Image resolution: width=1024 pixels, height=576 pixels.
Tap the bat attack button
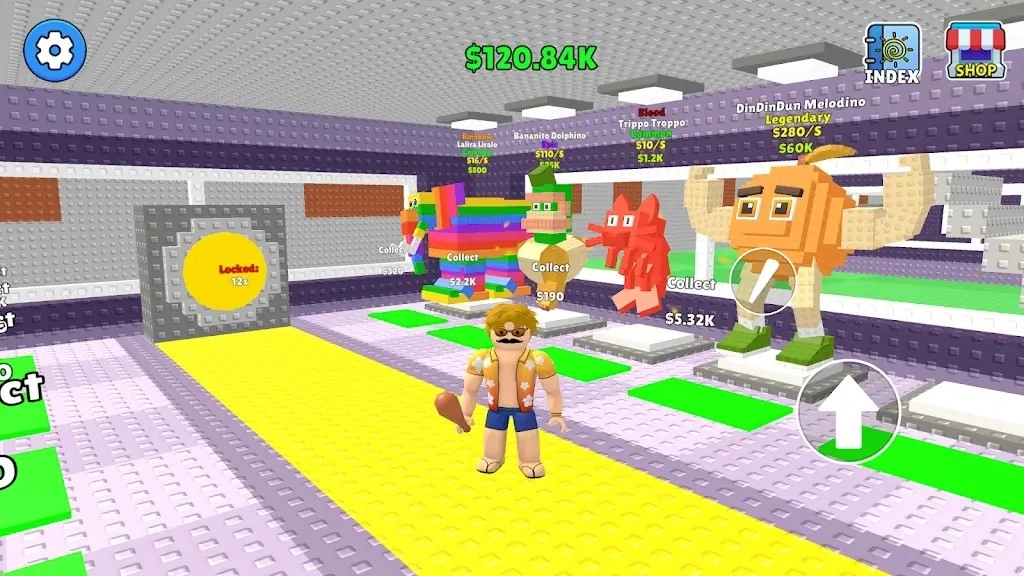(763, 281)
